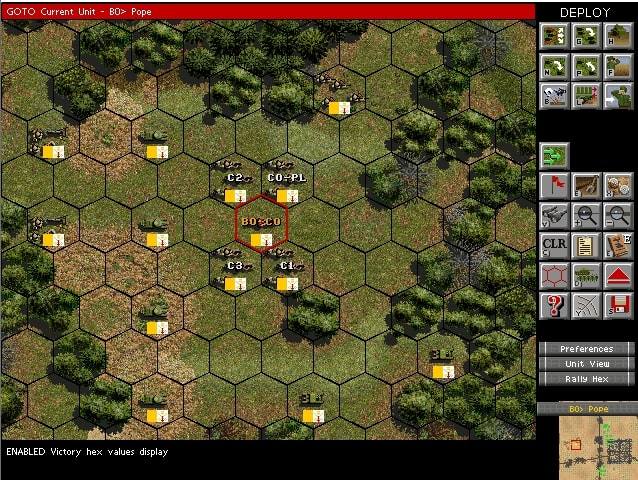
Task: Zoom in with the plus magnifier
Action: (x=586, y=215)
